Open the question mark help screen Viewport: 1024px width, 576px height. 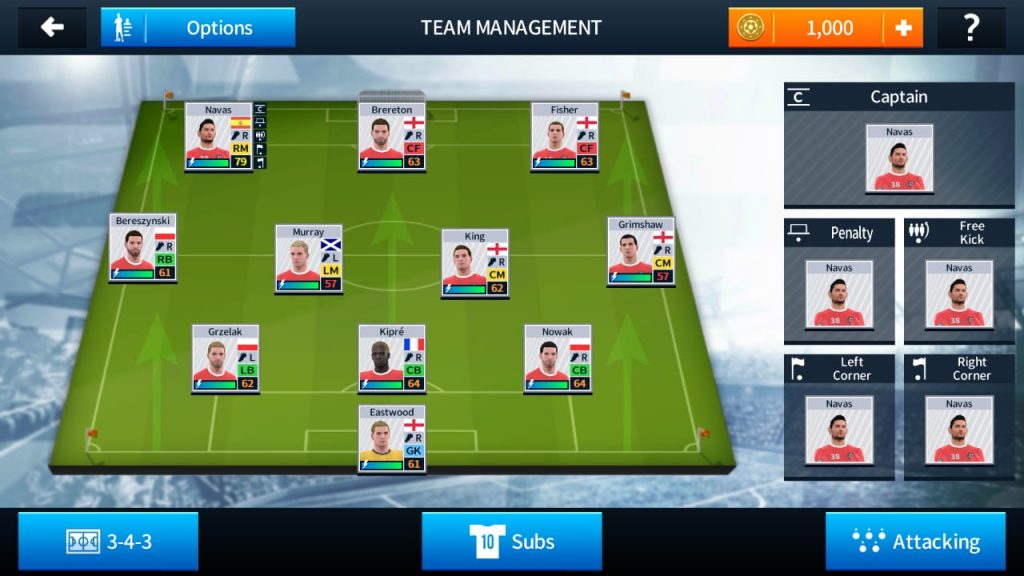[970, 28]
